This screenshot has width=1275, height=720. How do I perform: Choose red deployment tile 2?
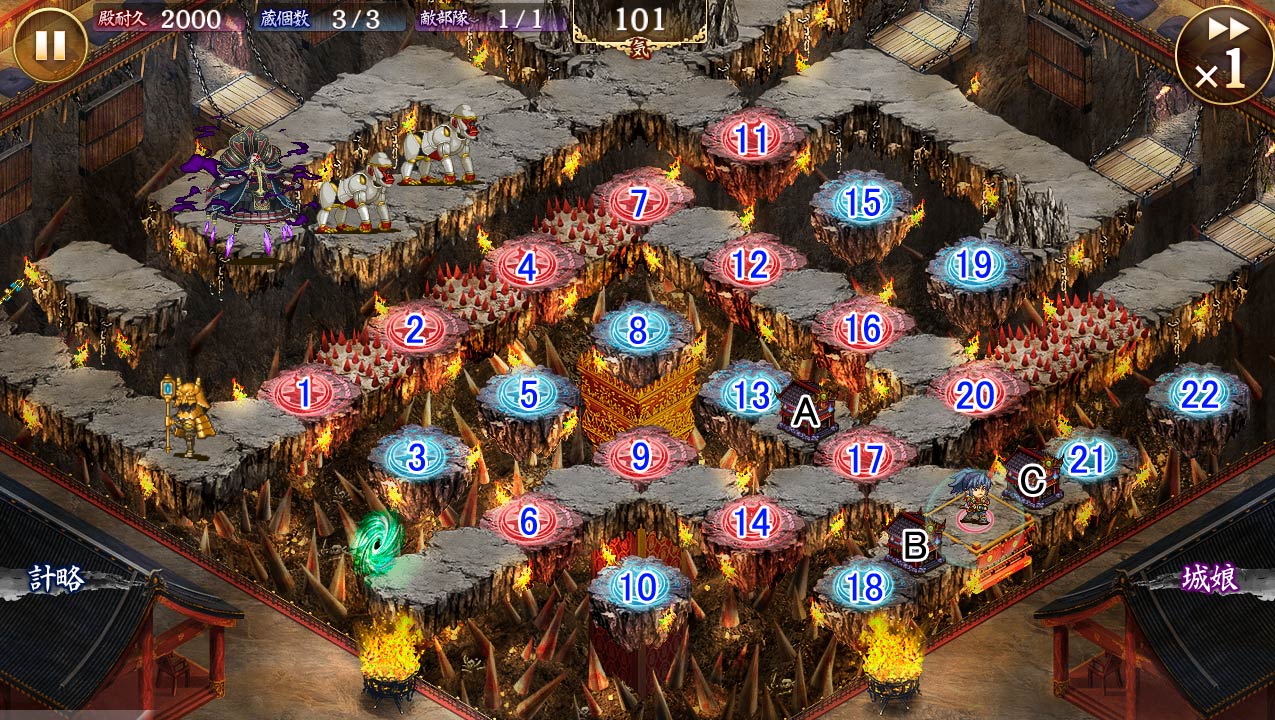pyautogui.click(x=415, y=329)
